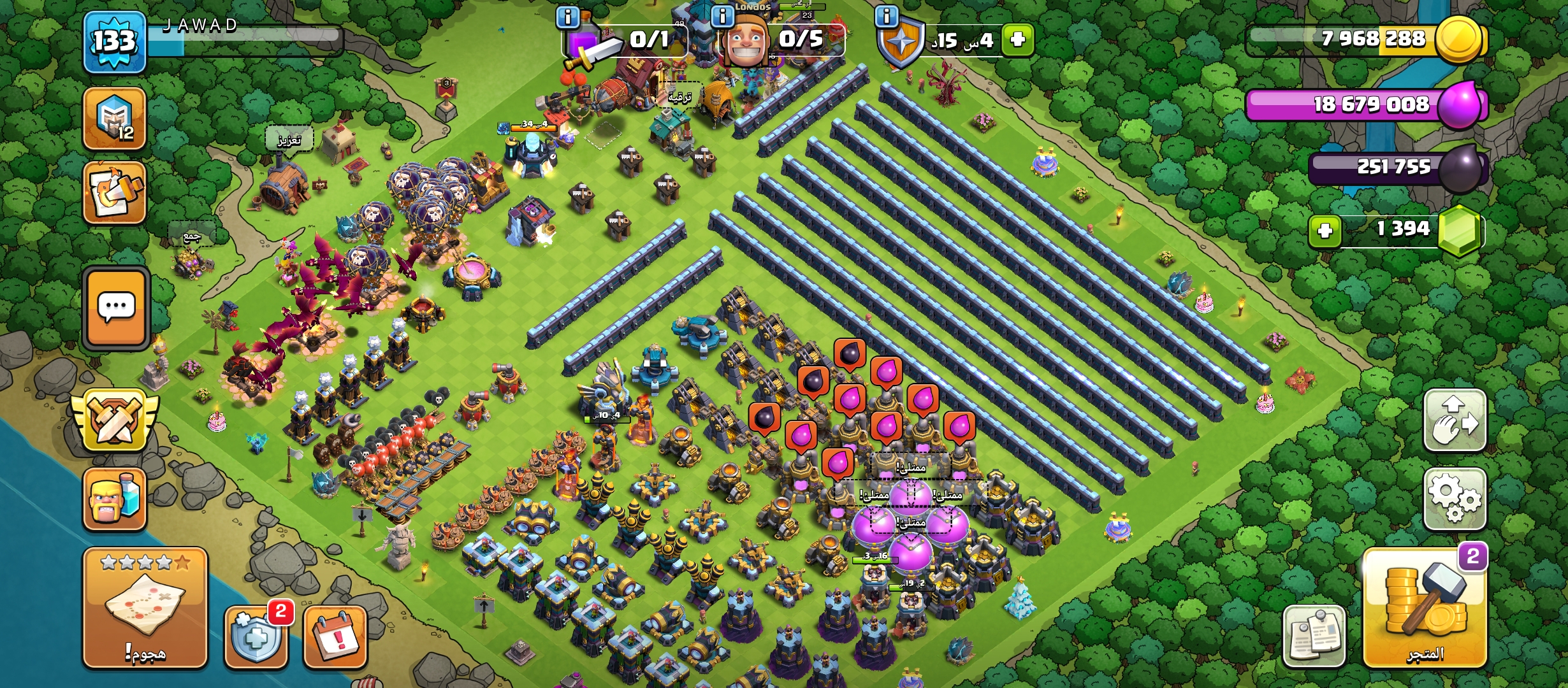The width and height of the screenshot is (1568, 688).
Task: Open the Clan War crossed swords button
Action: (x=115, y=420)
